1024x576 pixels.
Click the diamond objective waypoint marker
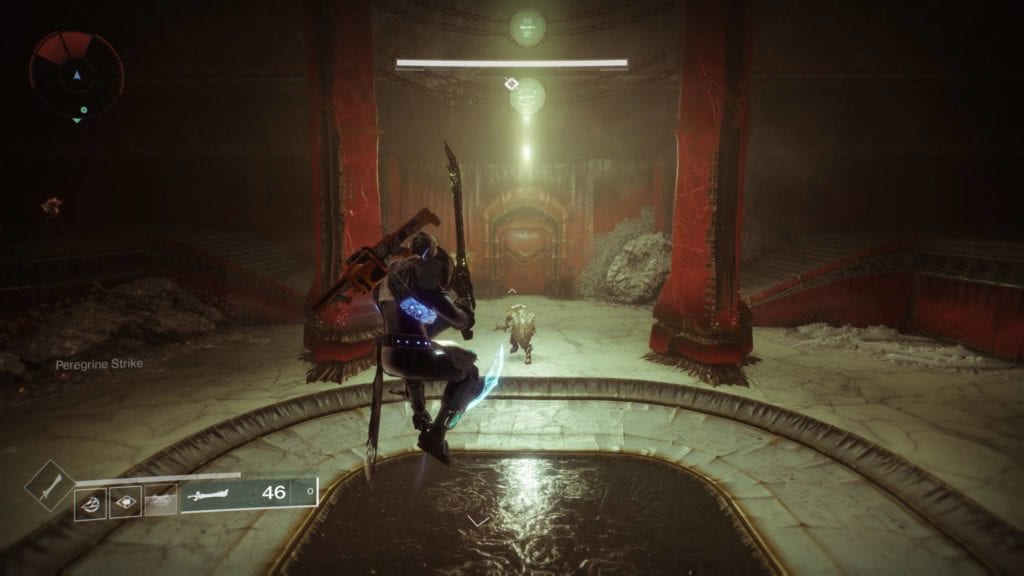point(511,83)
